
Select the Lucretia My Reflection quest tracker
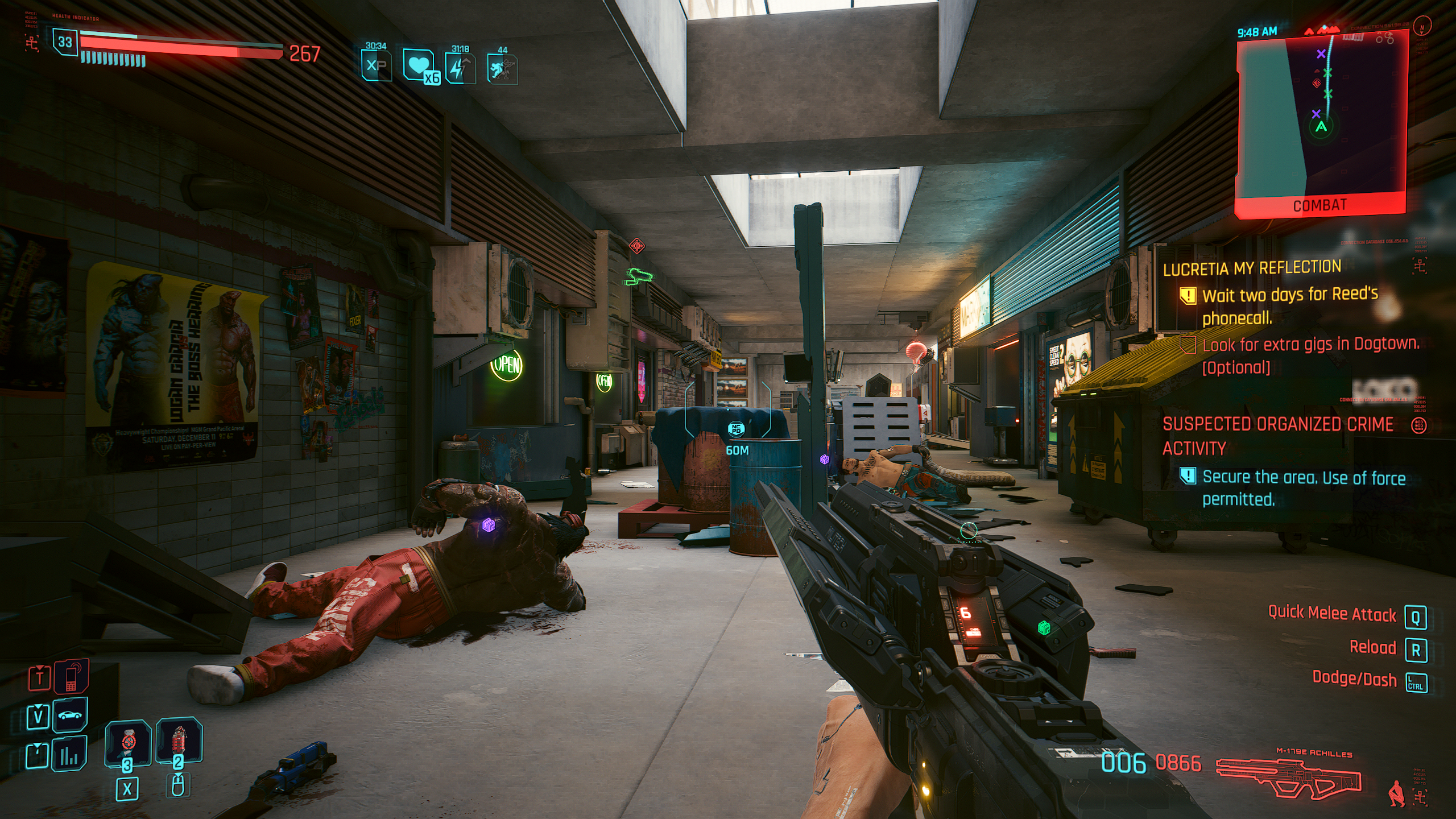pyautogui.click(x=1252, y=268)
